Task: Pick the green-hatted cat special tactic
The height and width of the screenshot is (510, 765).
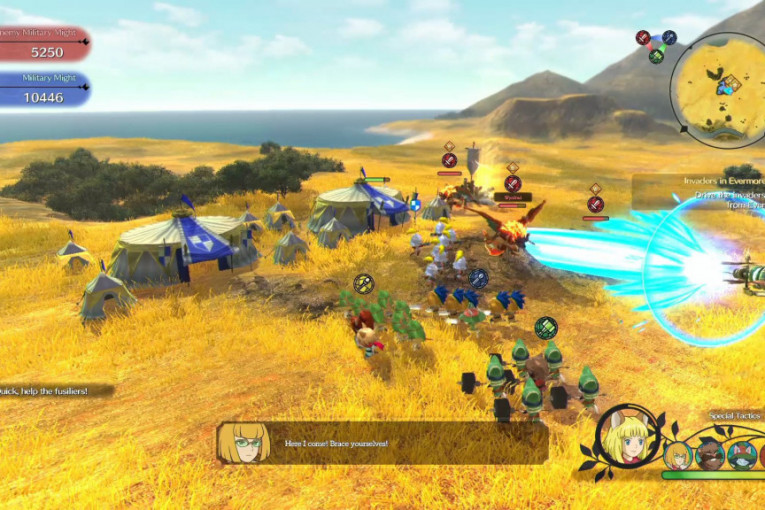Action: pyautogui.click(x=740, y=455)
